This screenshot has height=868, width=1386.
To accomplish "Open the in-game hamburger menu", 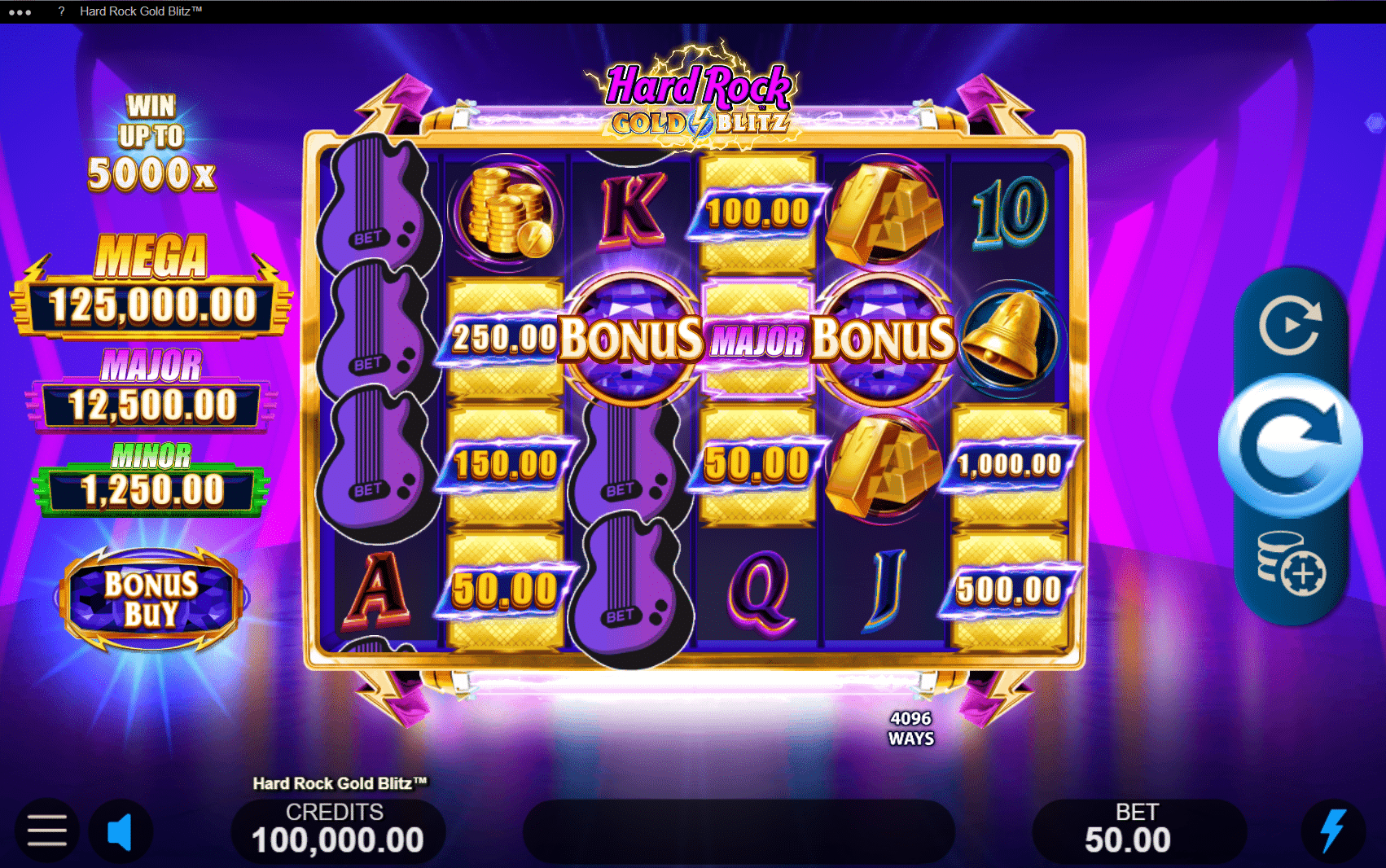I will (46, 831).
